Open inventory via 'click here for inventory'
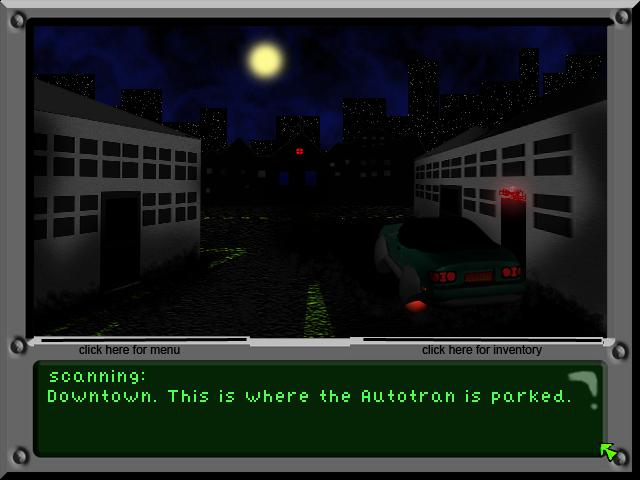 481,350
